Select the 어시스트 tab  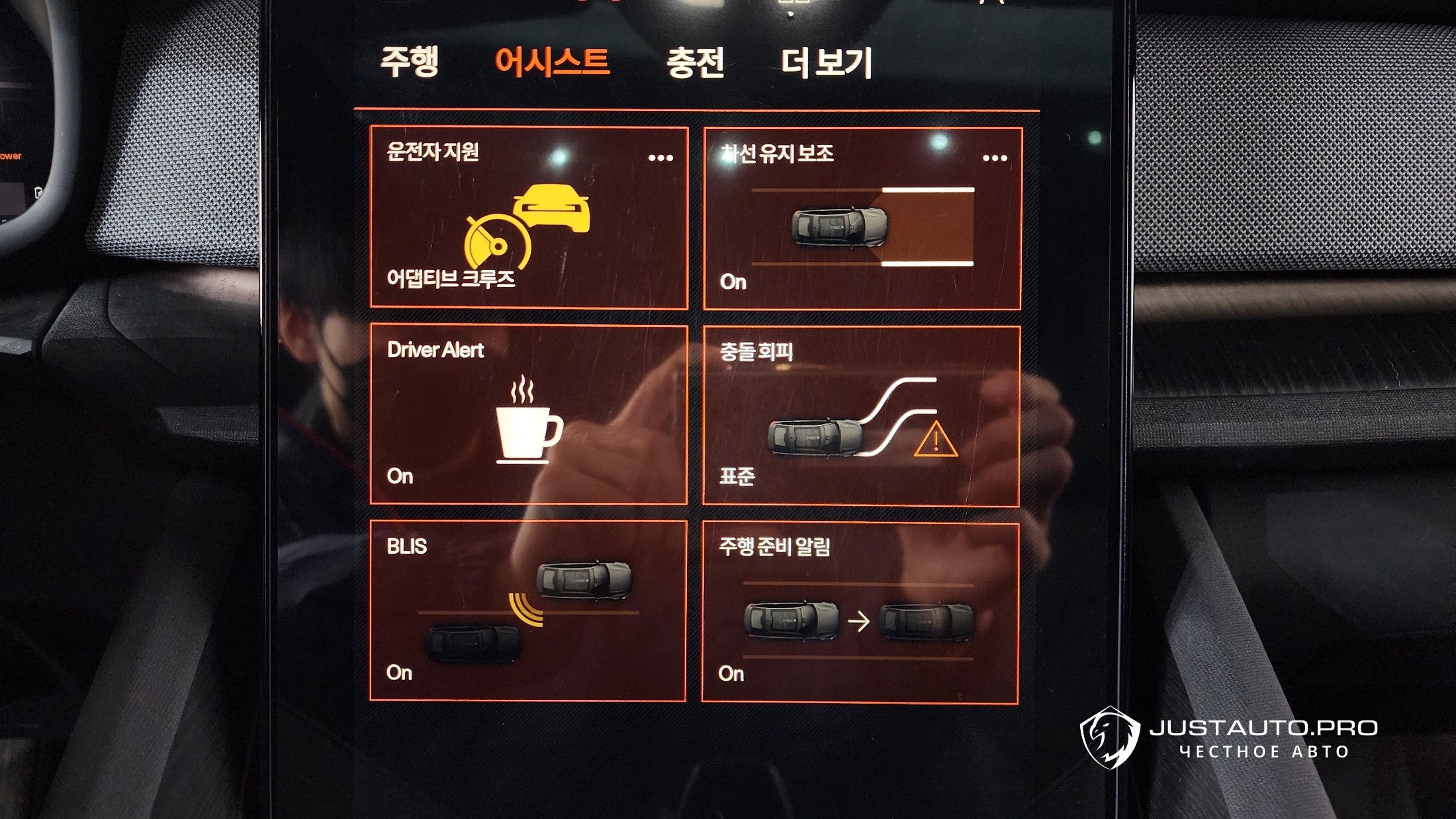[x=552, y=62]
